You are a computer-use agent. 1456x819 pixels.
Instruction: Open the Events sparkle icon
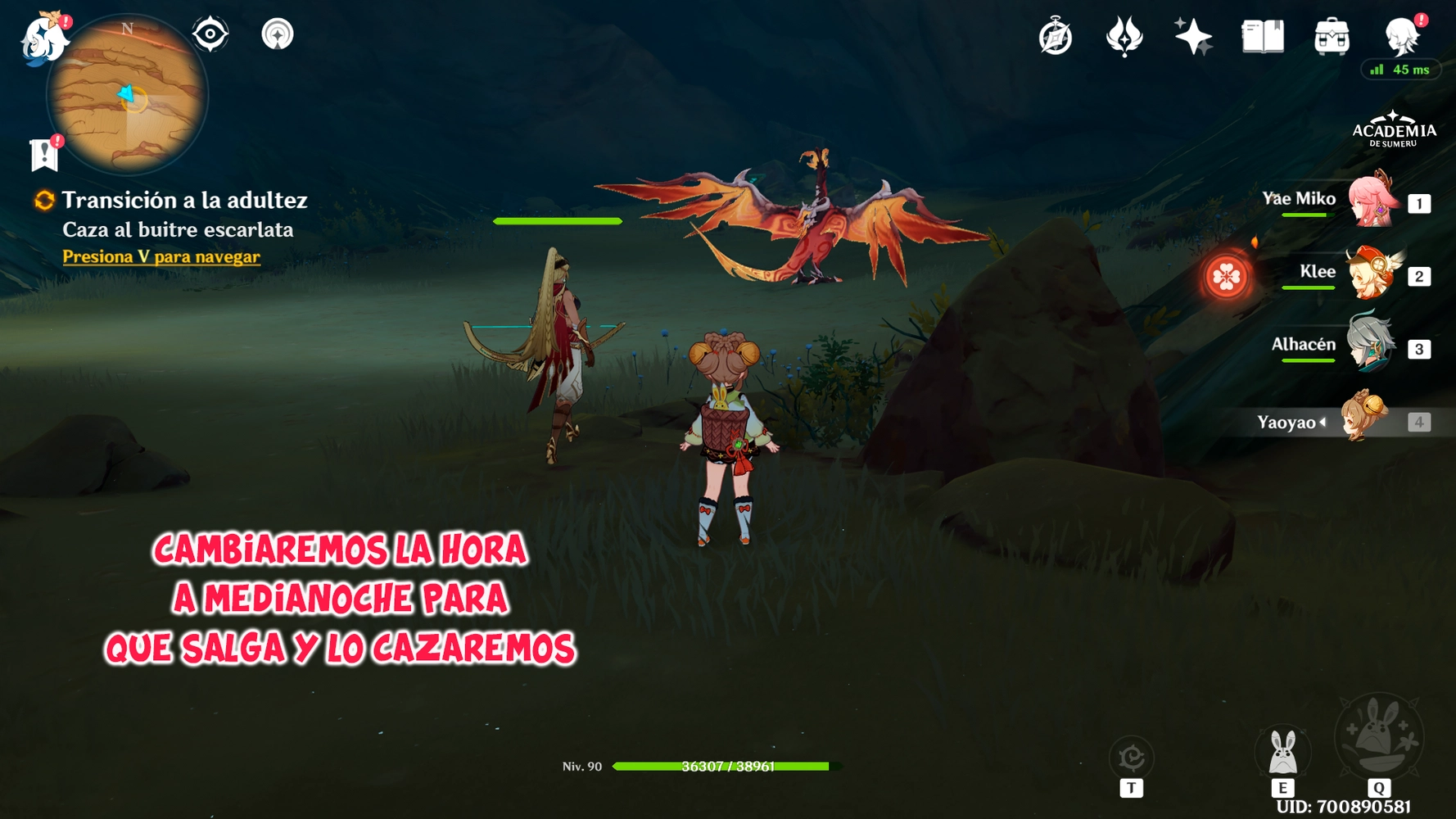click(1194, 36)
